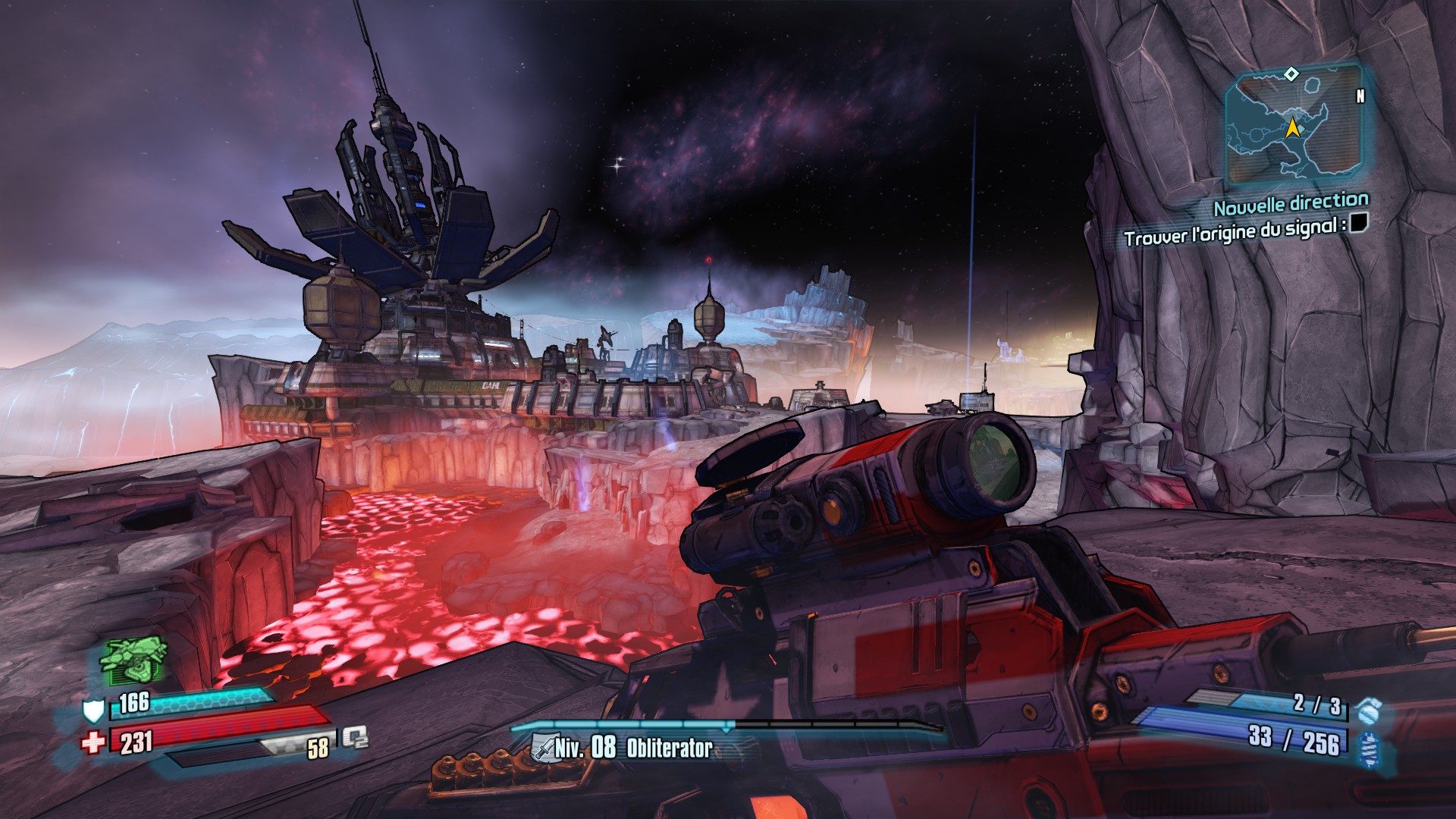Select the "Nouvelle direction" mission title
This screenshot has width=1456, height=819.
1291,203
